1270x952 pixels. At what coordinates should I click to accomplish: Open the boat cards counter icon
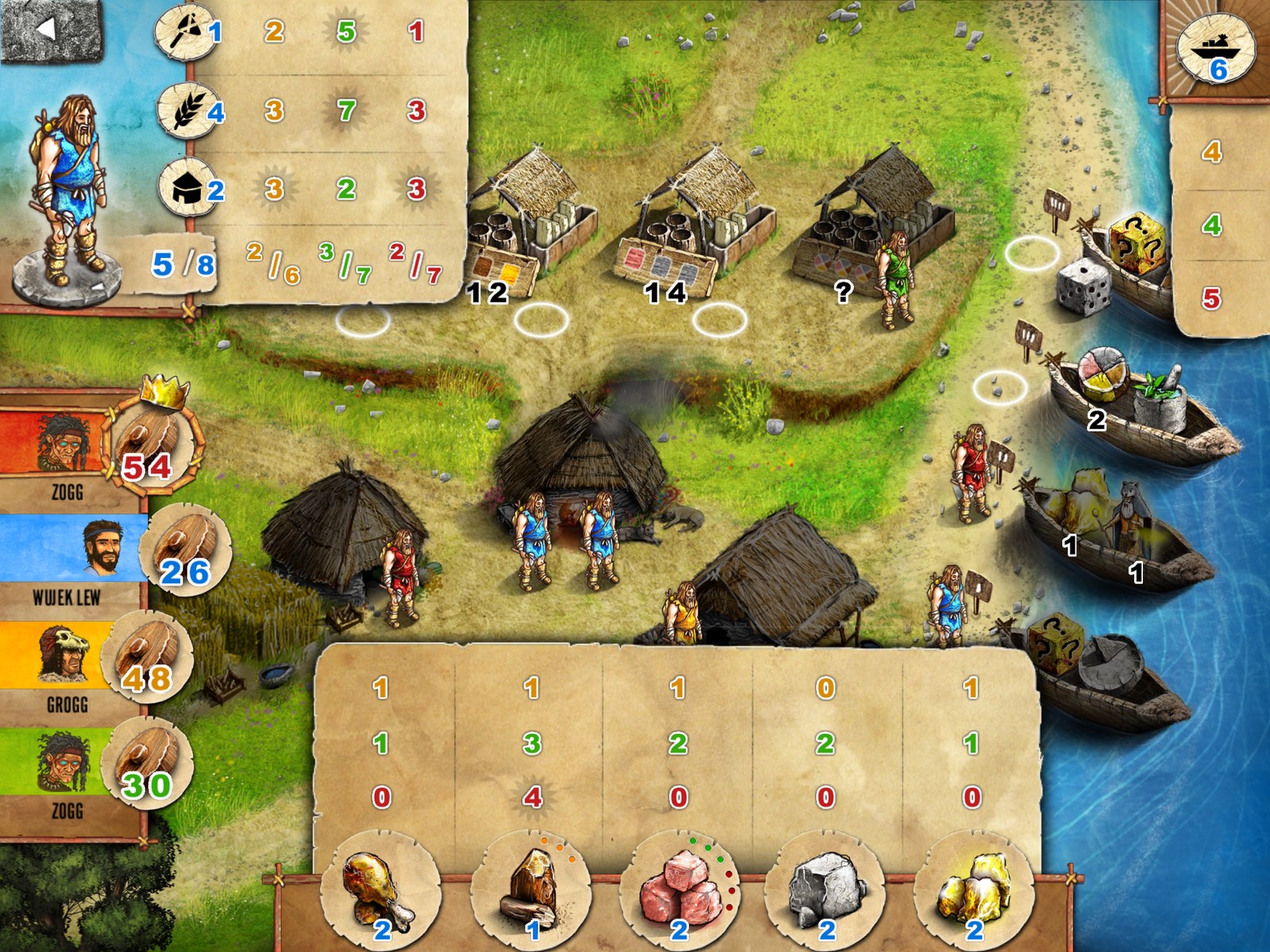[1214, 49]
